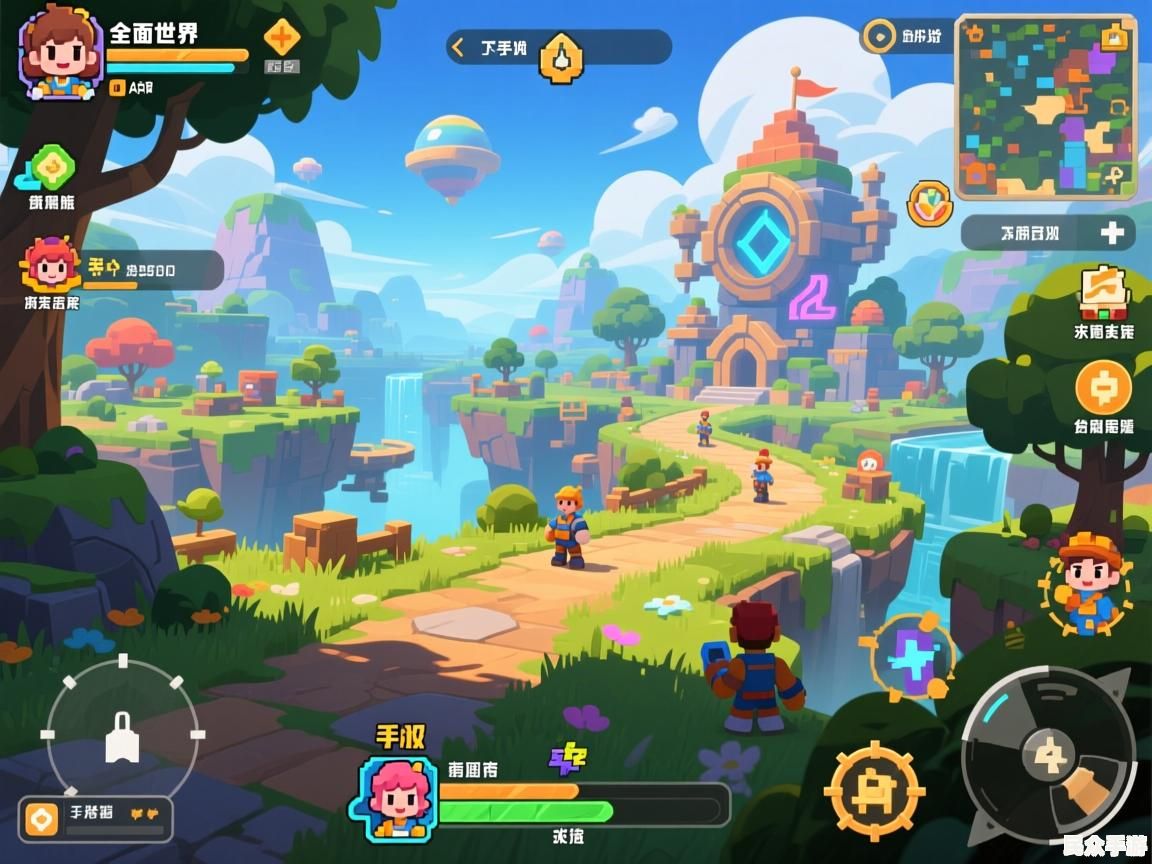Select the yellow hexagon badge at top
The height and width of the screenshot is (864, 1152).
pyautogui.click(x=561, y=58)
